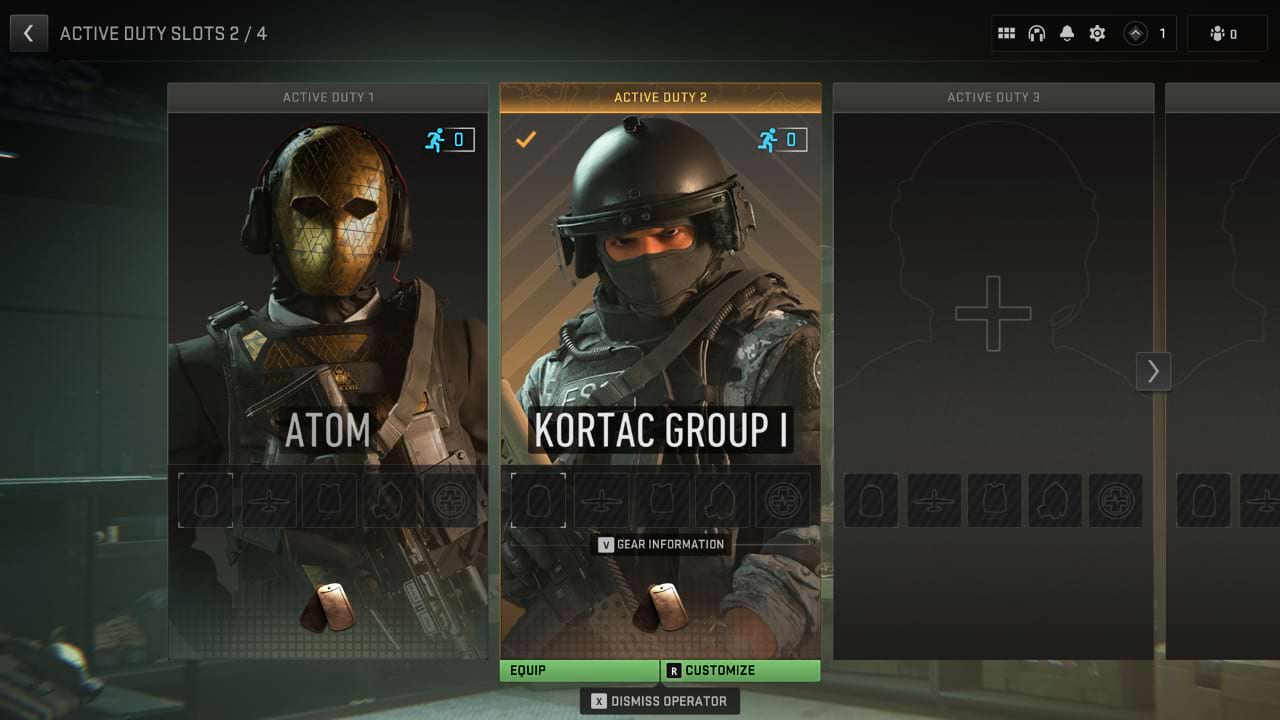Show Gear Information for Kortac Group I

[x=660, y=544]
